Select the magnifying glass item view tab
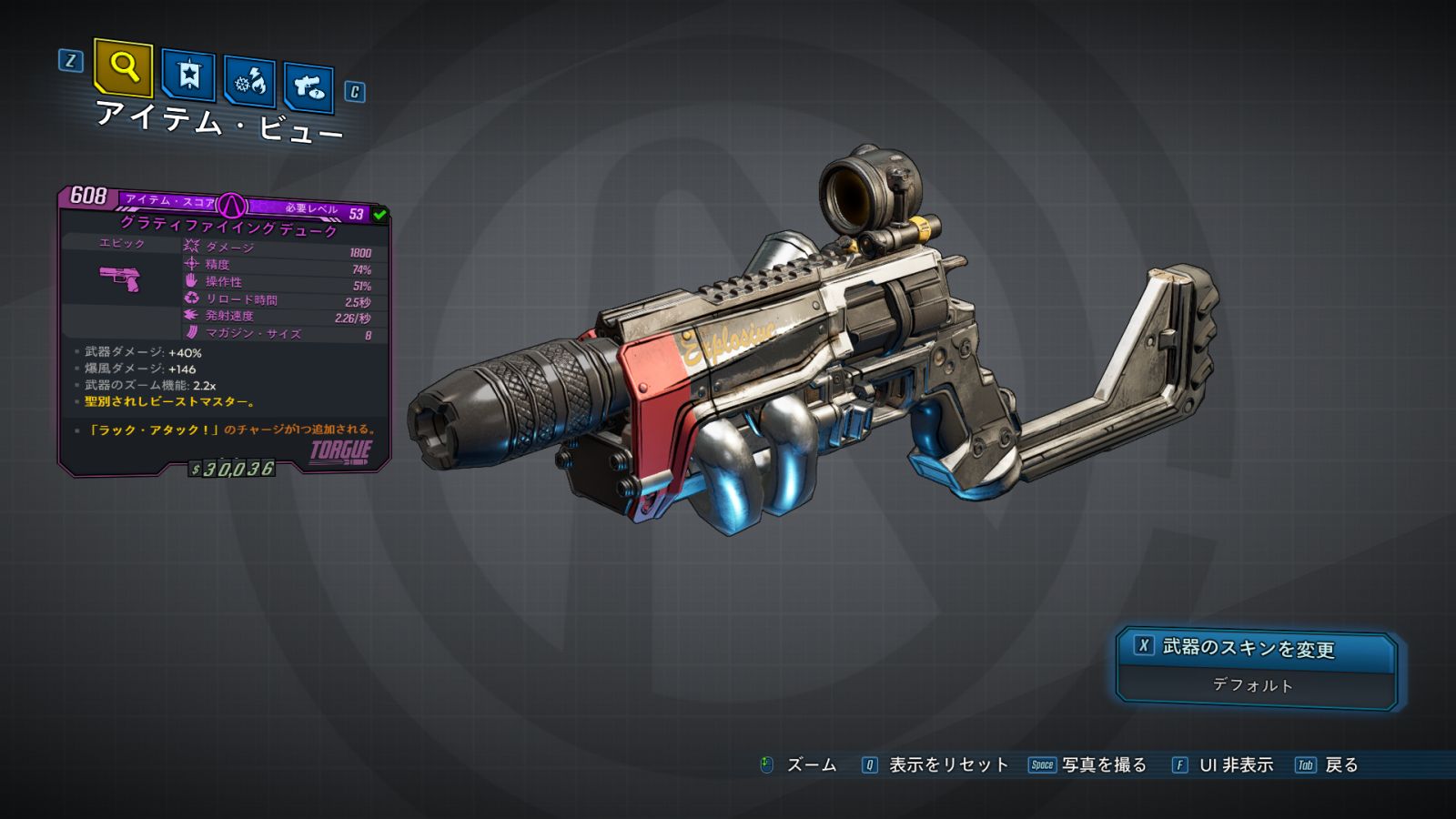Screen dimensions: 1456x819 click(123, 67)
